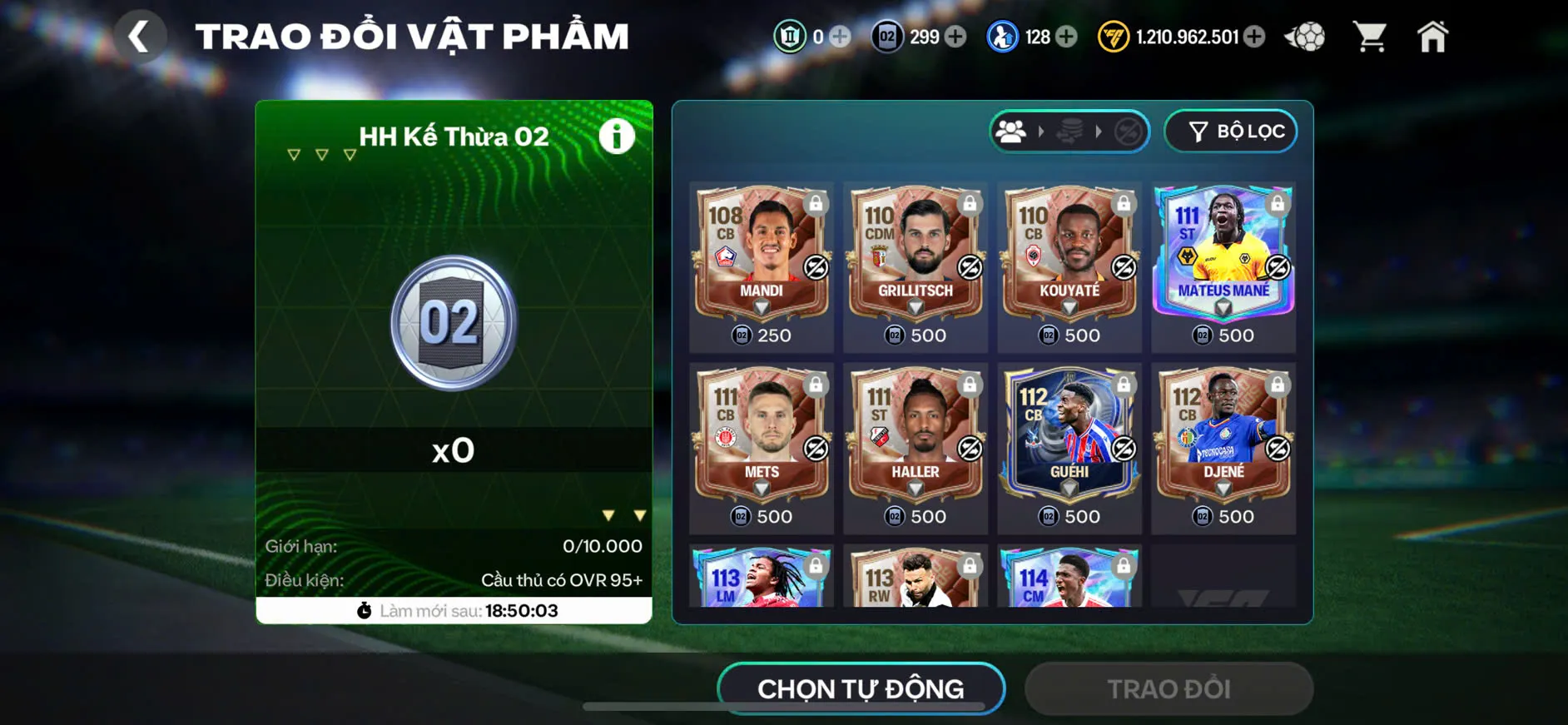Open info for HH Kế Thừa 02
This screenshot has height=725, width=1568.
[x=616, y=137]
